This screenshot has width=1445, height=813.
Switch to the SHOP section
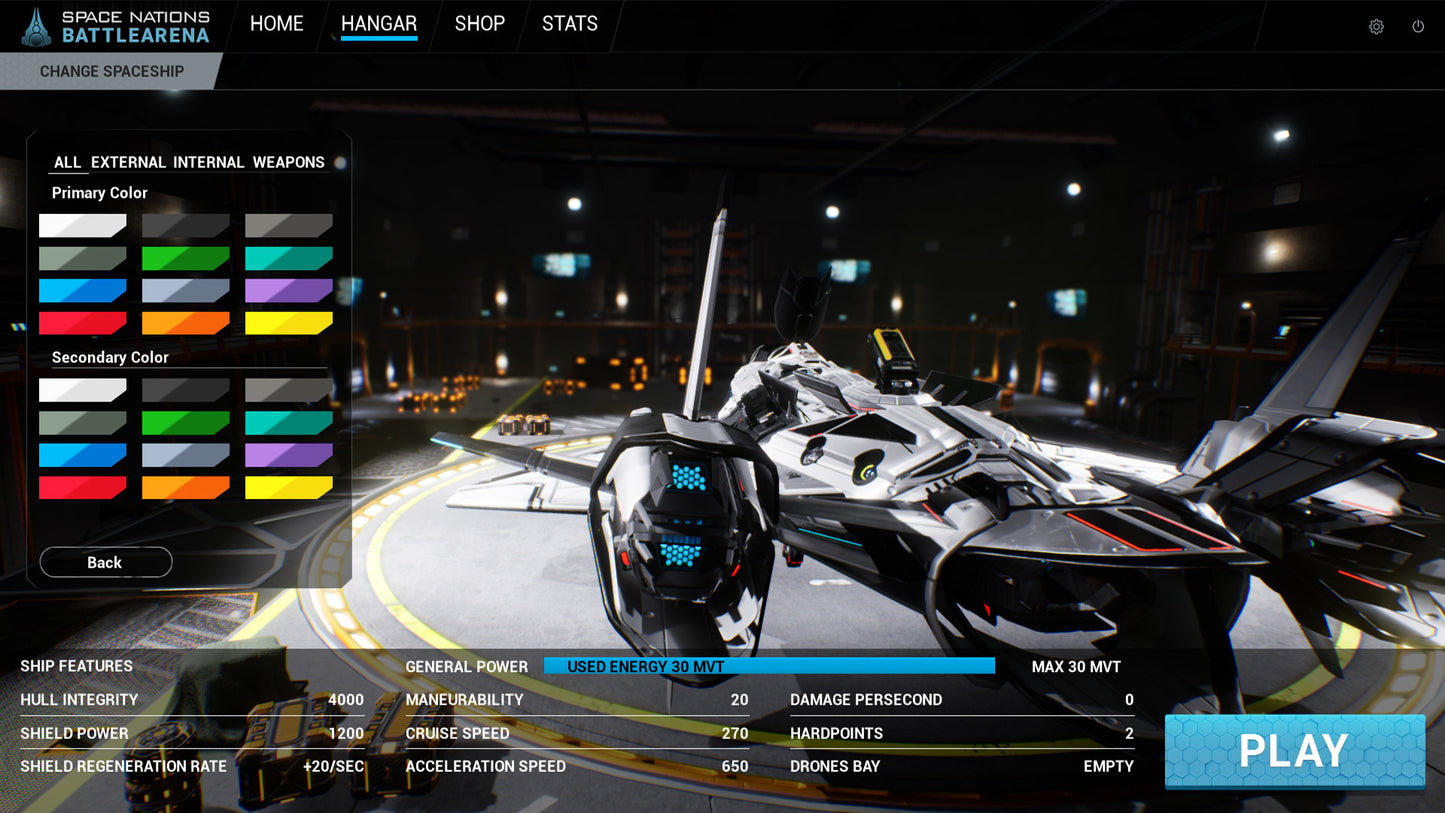coord(479,24)
